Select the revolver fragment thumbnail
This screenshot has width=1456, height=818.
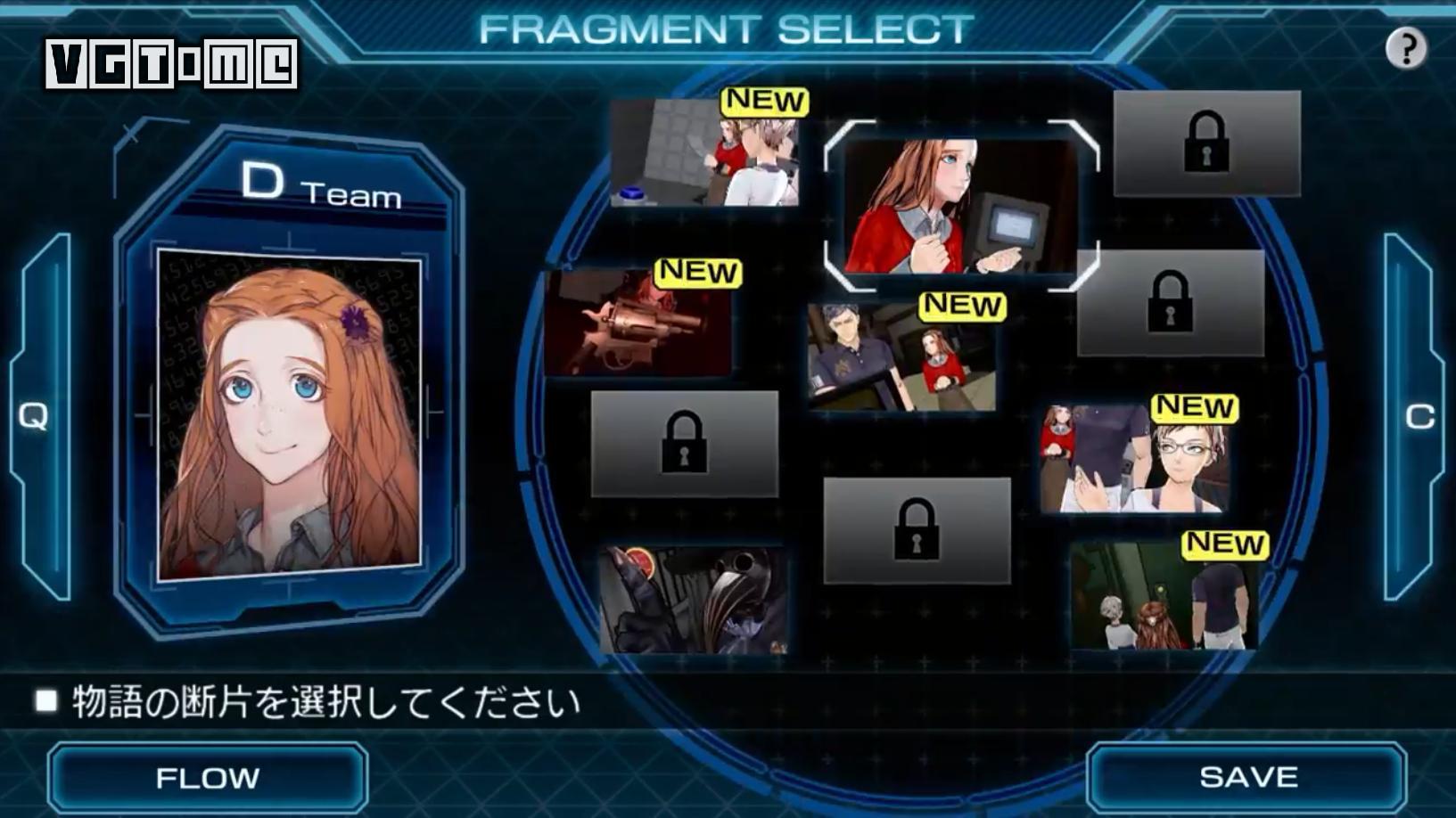click(638, 322)
